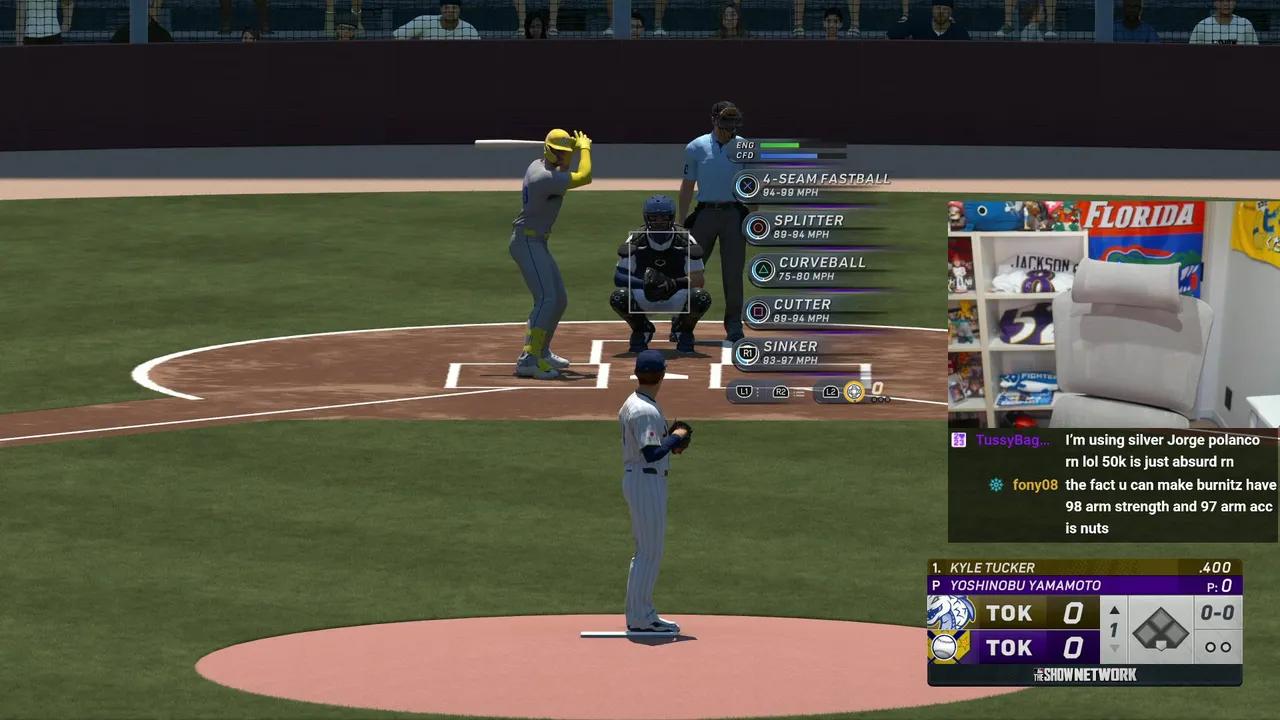Click the streamer webcam overlay
Screen dimensions: 1280x720
click(x=1112, y=314)
